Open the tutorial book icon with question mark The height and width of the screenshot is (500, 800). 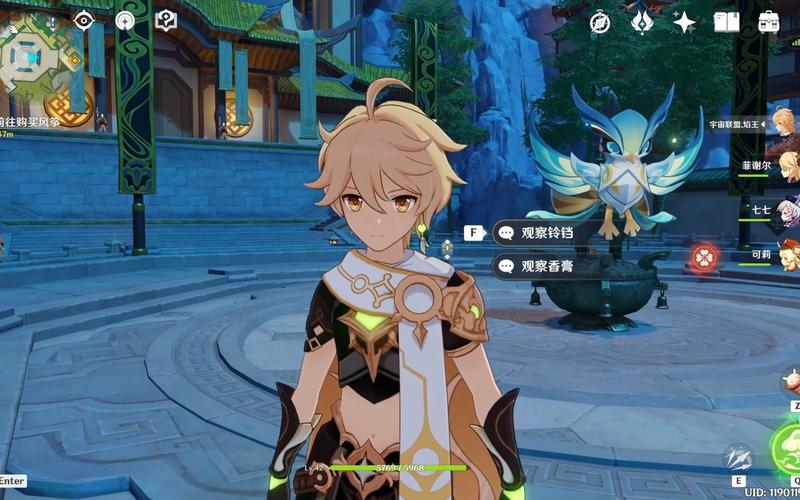(x=165, y=20)
